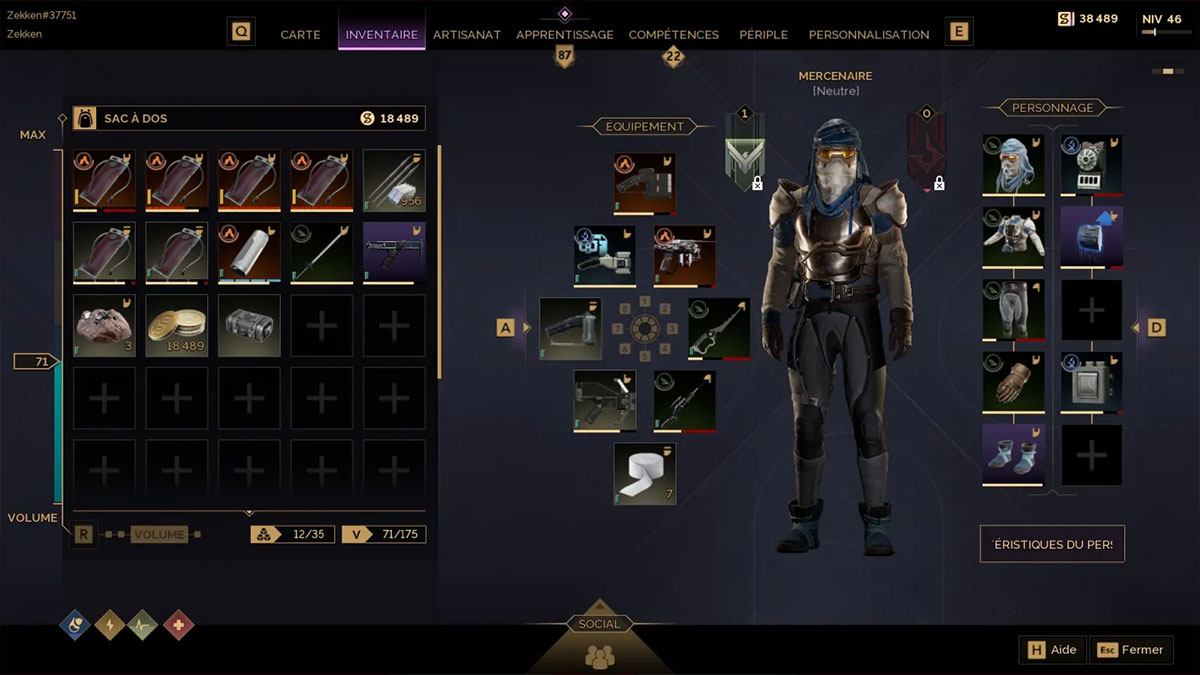The height and width of the screenshot is (675, 1200).
Task: Choose the metal container item in backpack
Action: coord(249,325)
